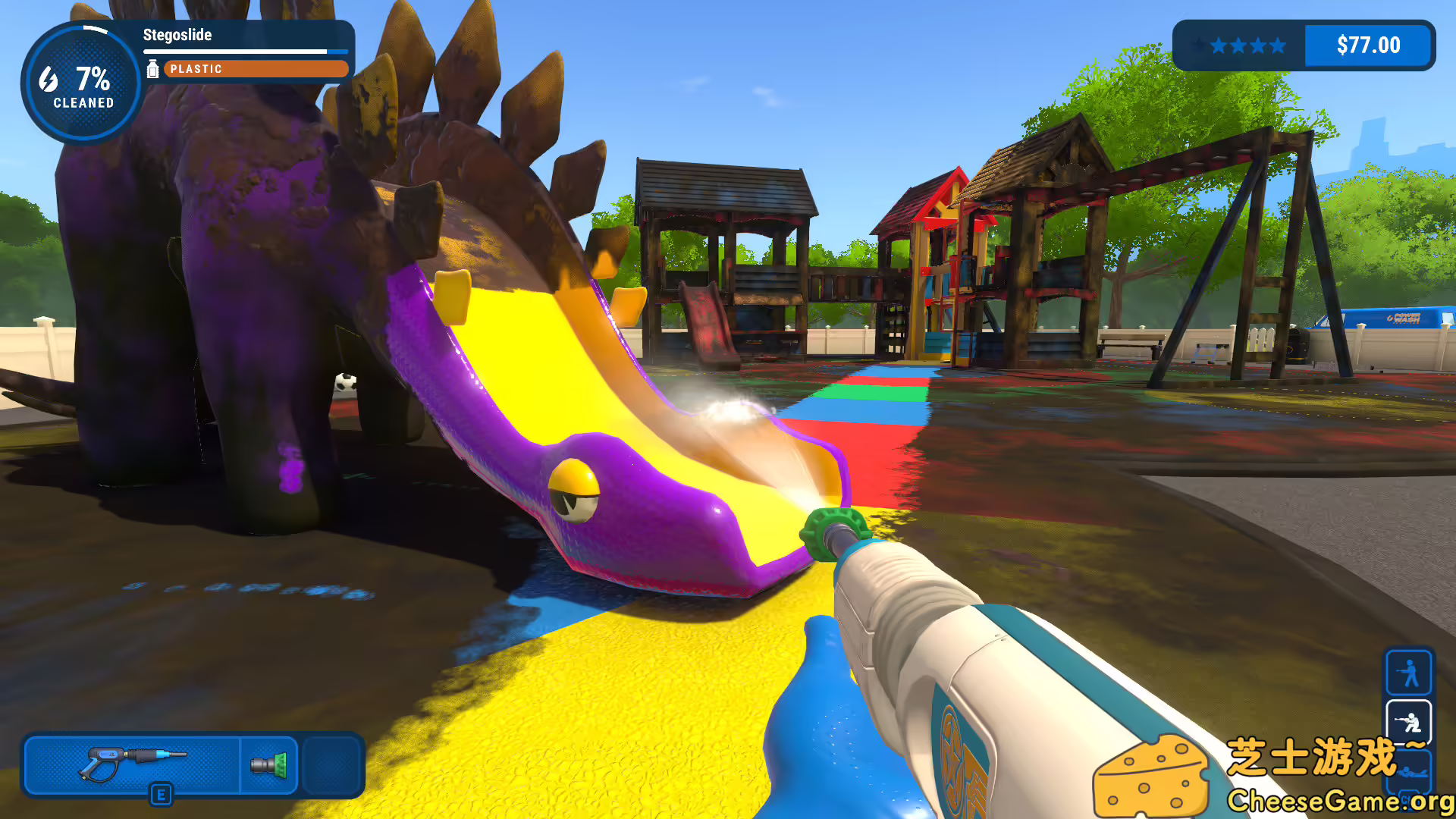
Task: Click the C1 control icon below the stances
Action: pyautogui.click(x=1407, y=799)
